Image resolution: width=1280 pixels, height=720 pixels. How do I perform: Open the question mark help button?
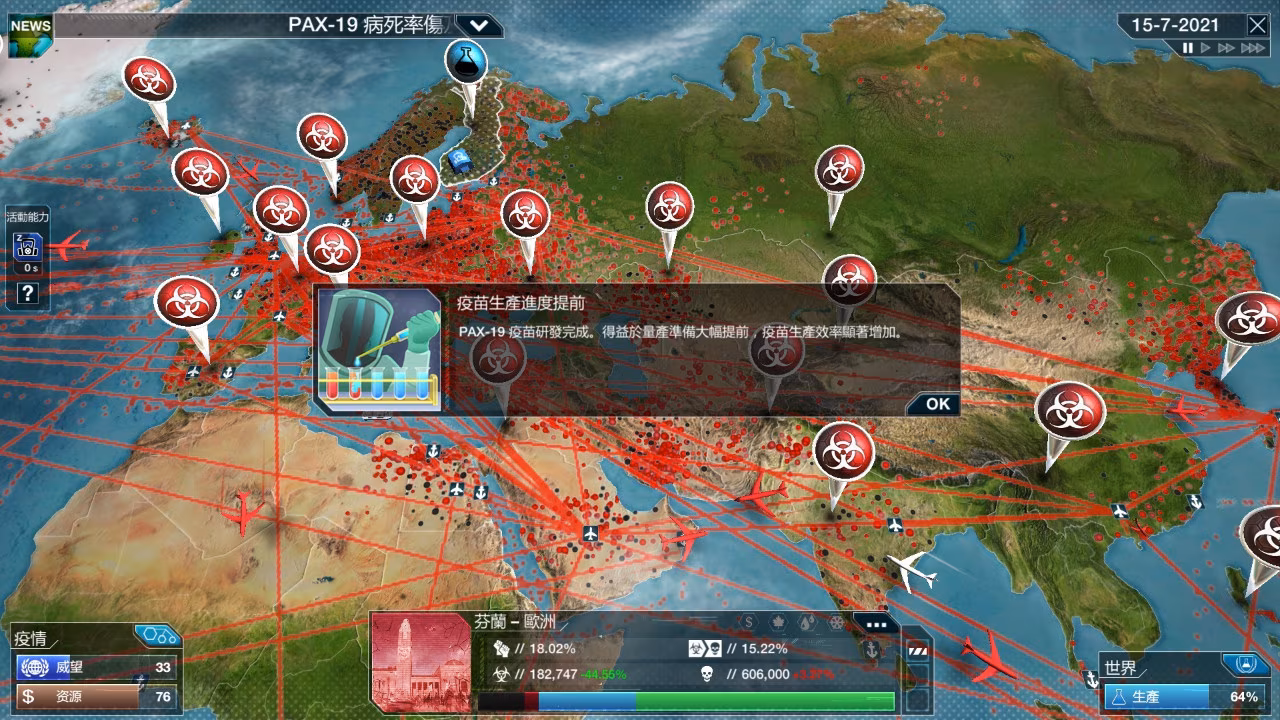point(27,293)
